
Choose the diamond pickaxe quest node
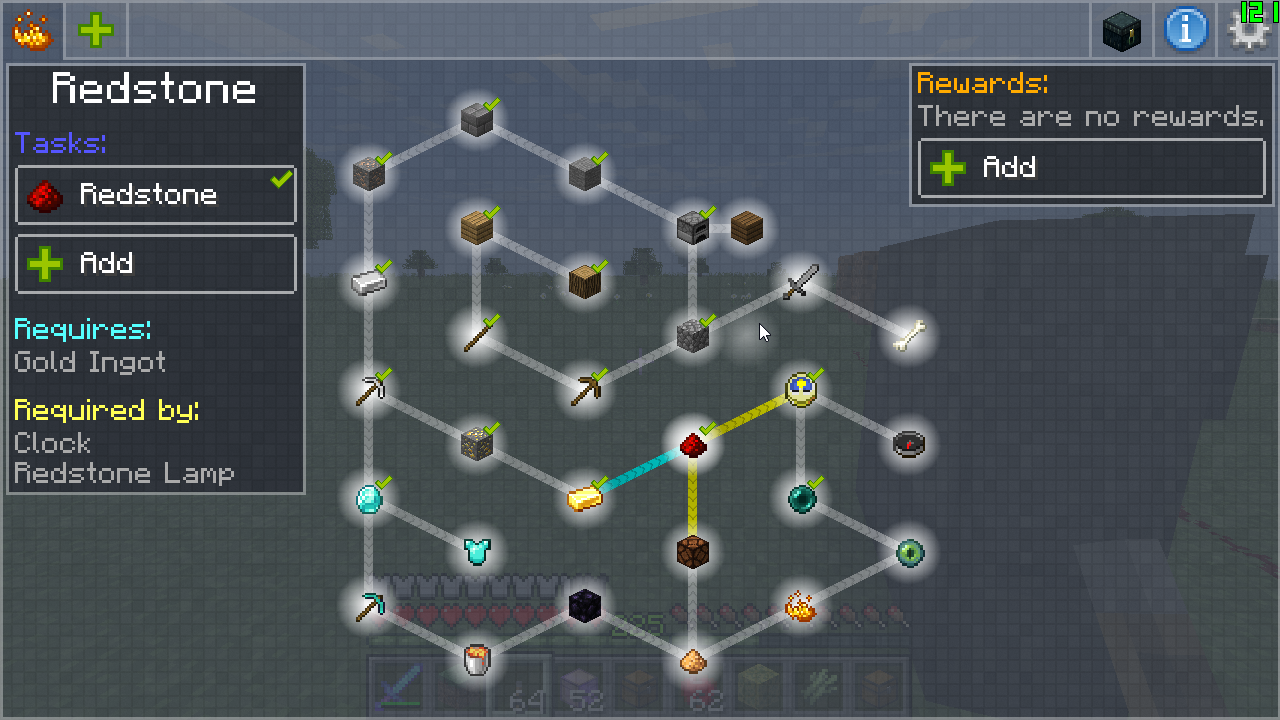[369, 605]
